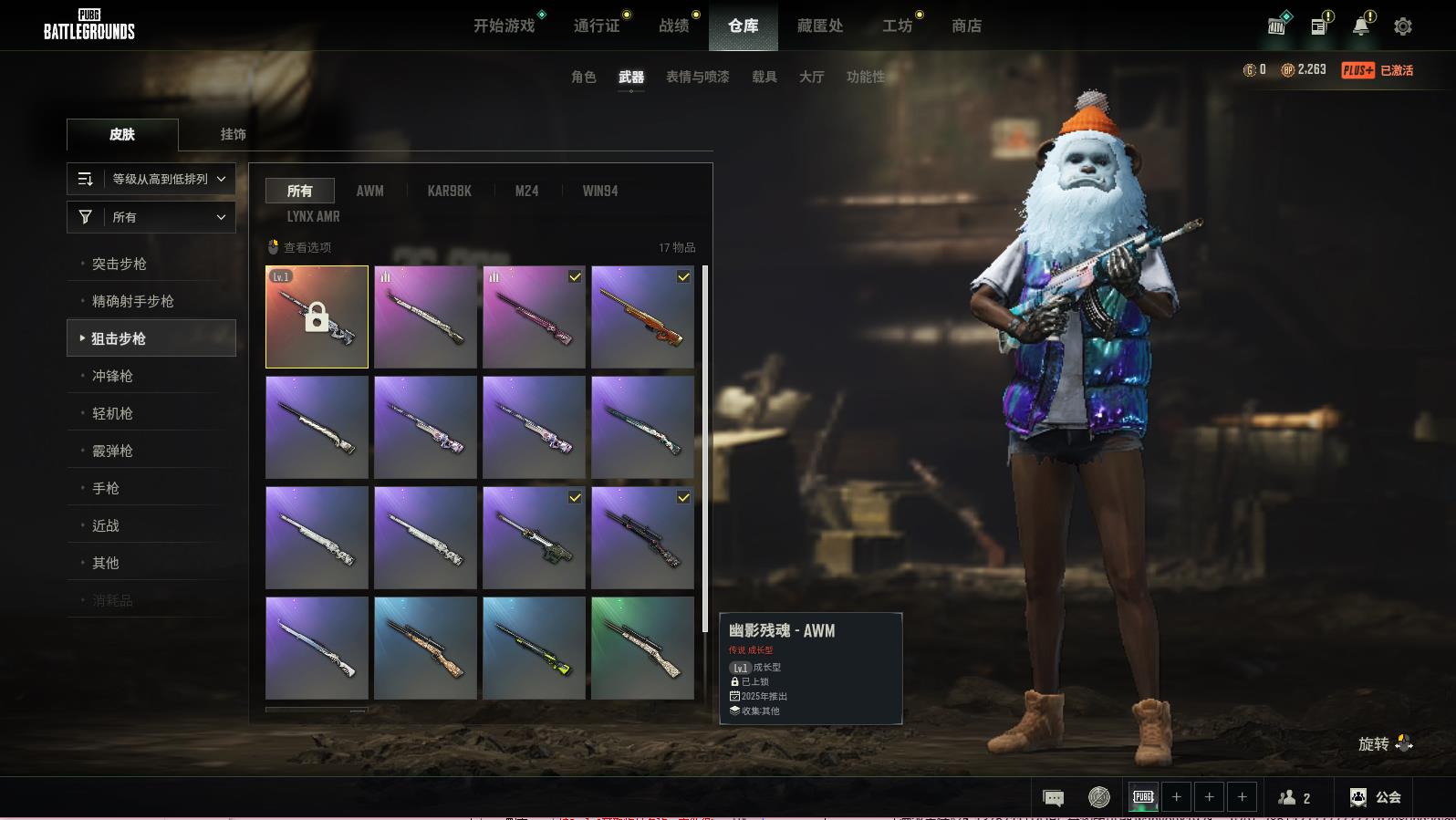Show LYNX AMR skins only
The image size is (1456, 820).
tap(313, 216)
